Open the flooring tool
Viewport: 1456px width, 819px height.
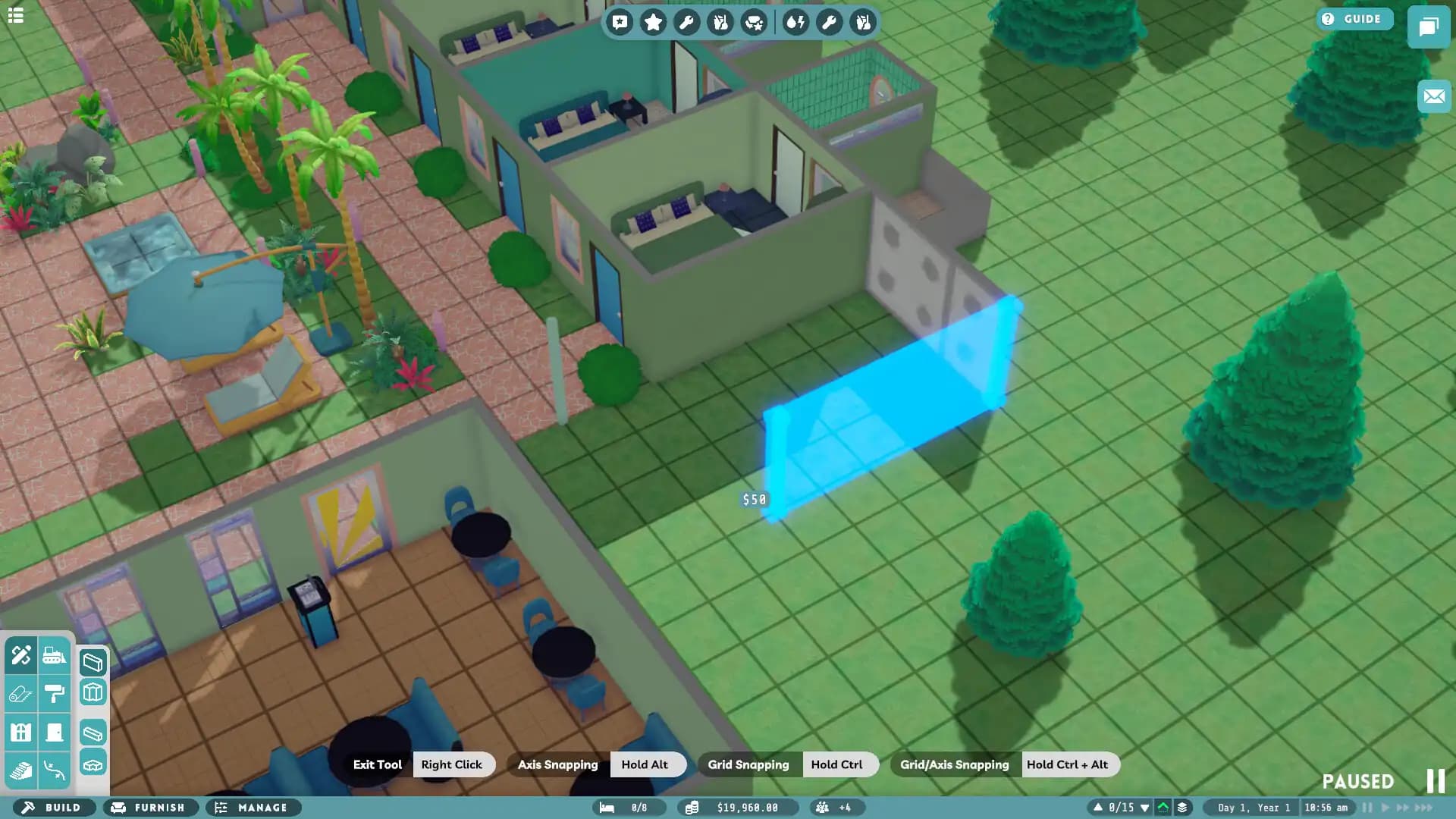(21, 693)
